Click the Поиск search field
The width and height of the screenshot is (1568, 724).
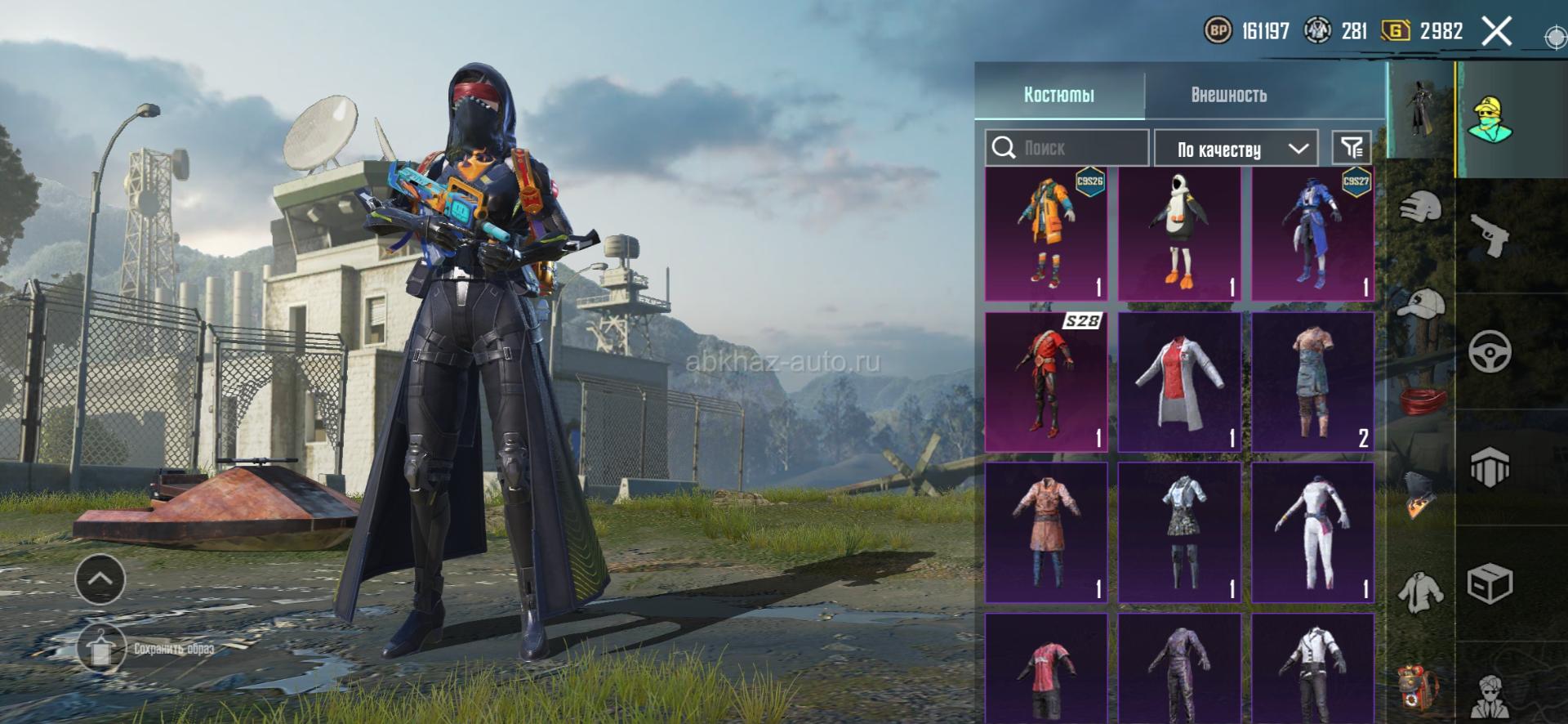[x=1067, y=148]
